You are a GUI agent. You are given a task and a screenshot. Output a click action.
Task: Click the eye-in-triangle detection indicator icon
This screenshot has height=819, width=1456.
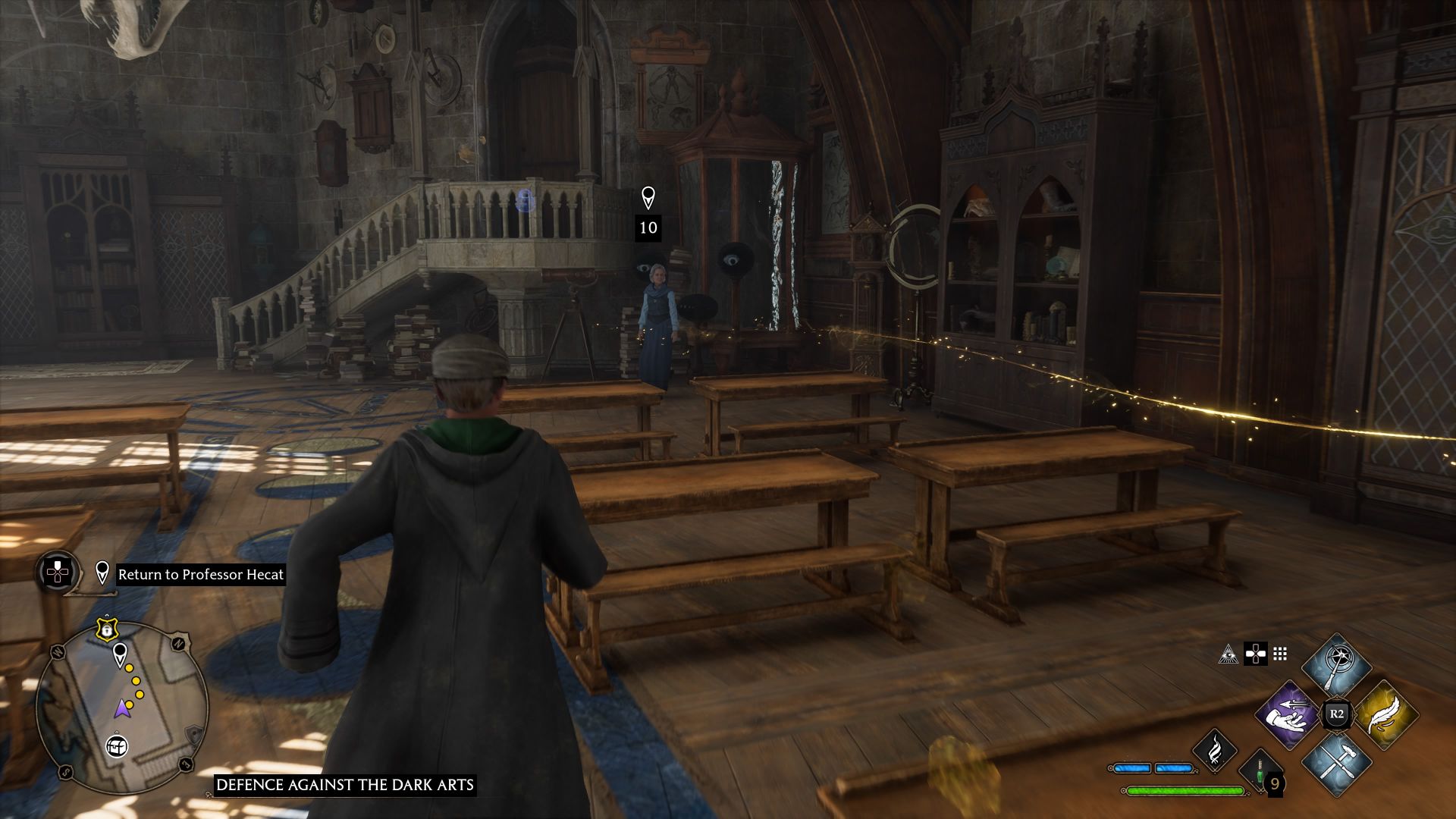pyautogui.click(x=1228, y=654)
